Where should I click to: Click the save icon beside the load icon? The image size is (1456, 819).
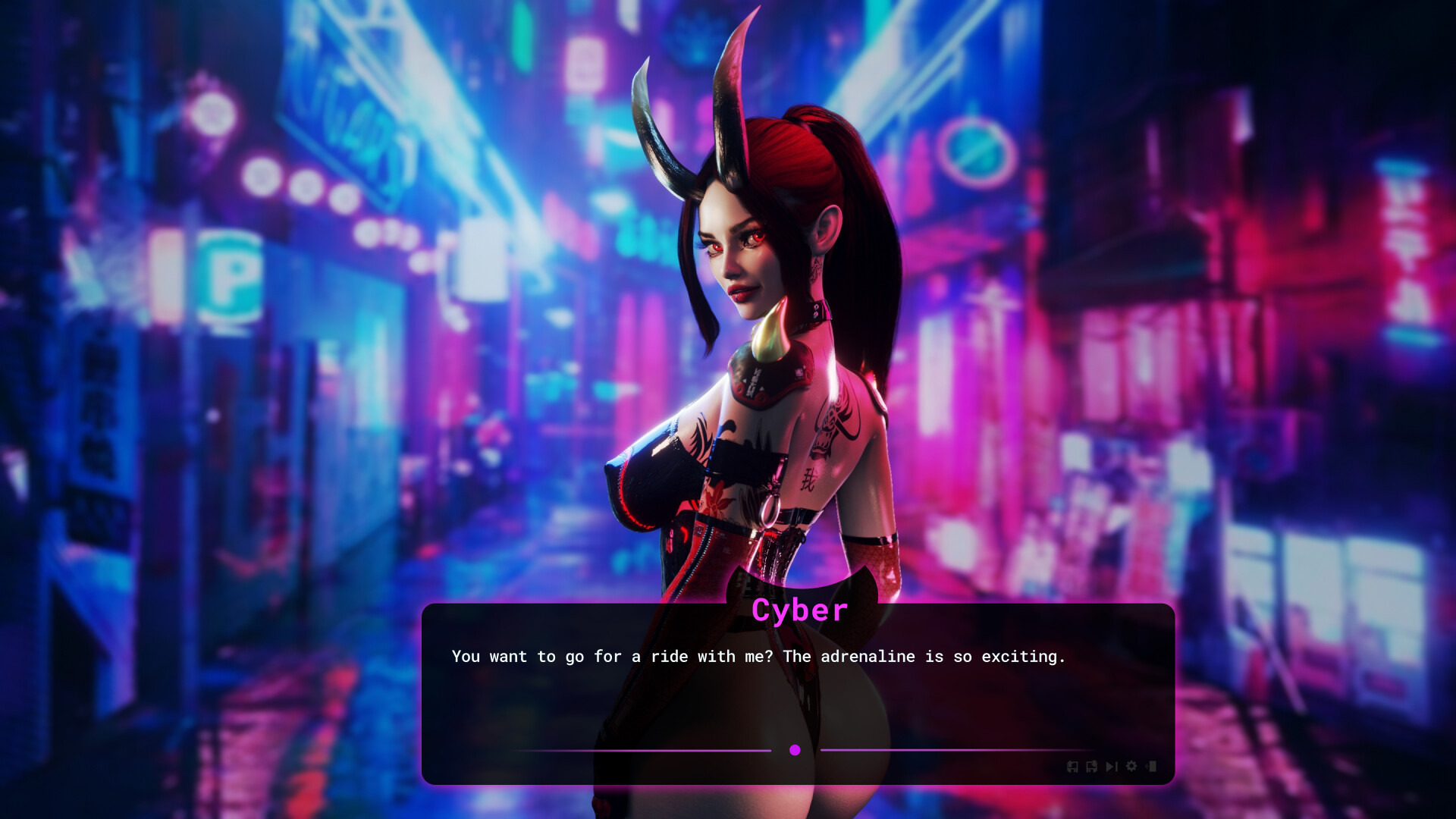click(1092, 767)
